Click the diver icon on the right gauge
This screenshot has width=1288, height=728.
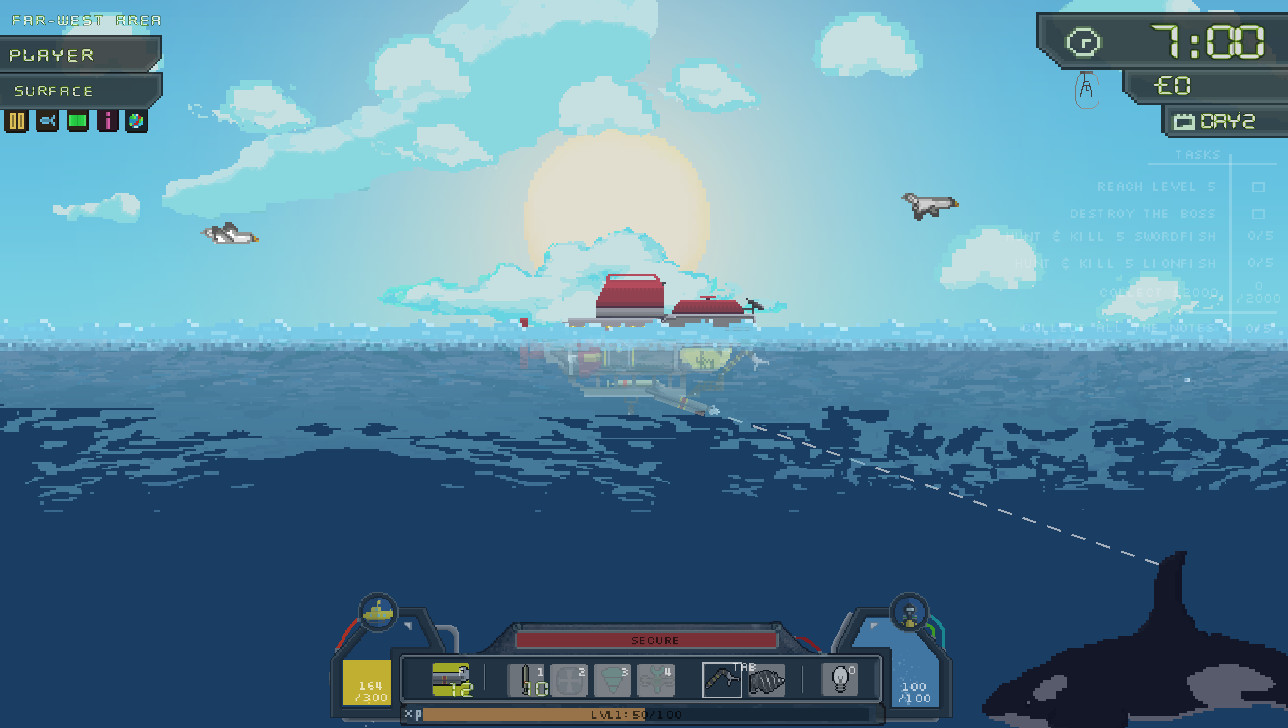[x=908, y=612]
